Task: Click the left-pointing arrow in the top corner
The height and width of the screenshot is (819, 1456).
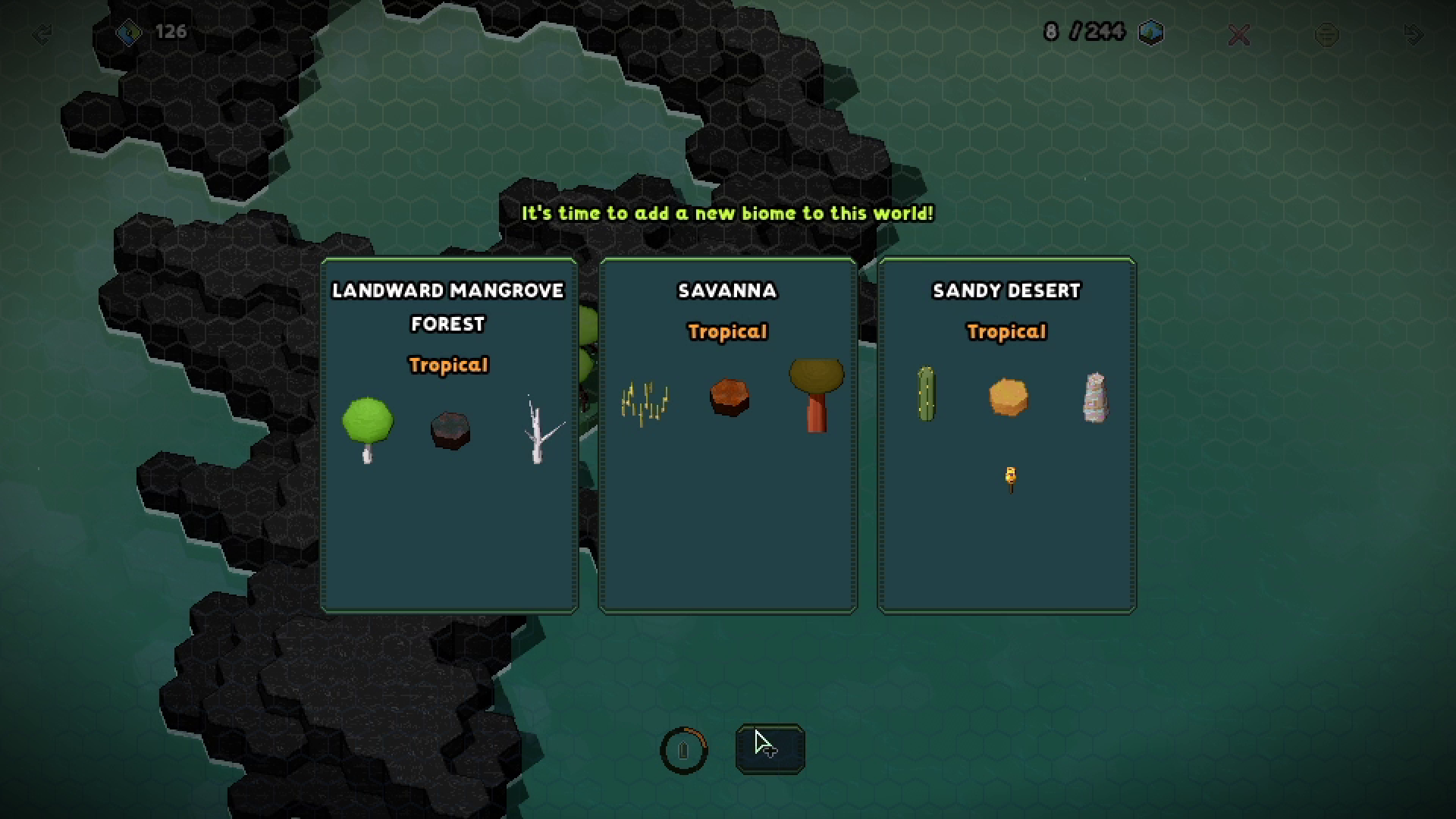Action: (x=42, y=34)
